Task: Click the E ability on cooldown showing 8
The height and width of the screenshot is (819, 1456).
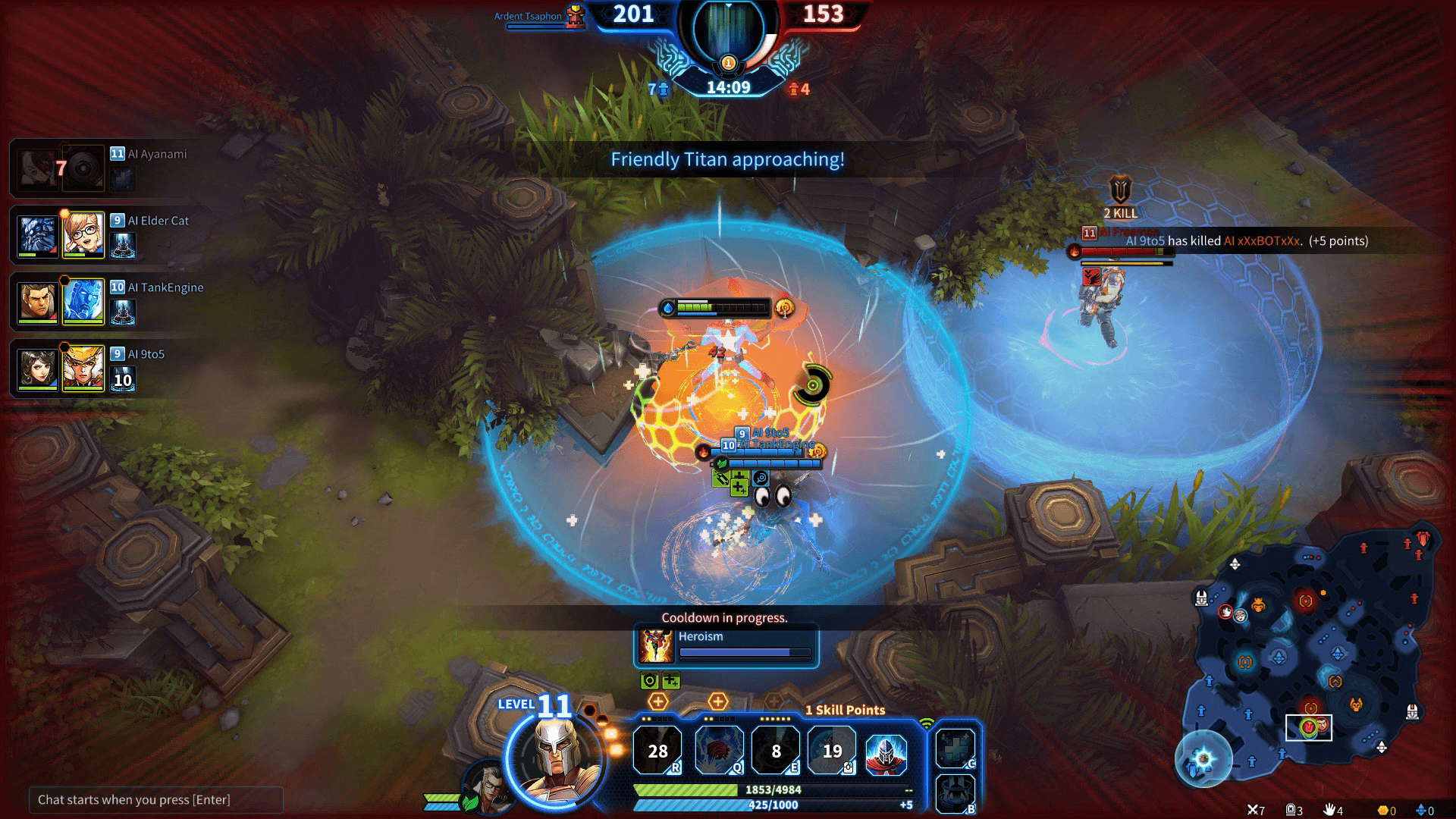Action: click(776, 751)
